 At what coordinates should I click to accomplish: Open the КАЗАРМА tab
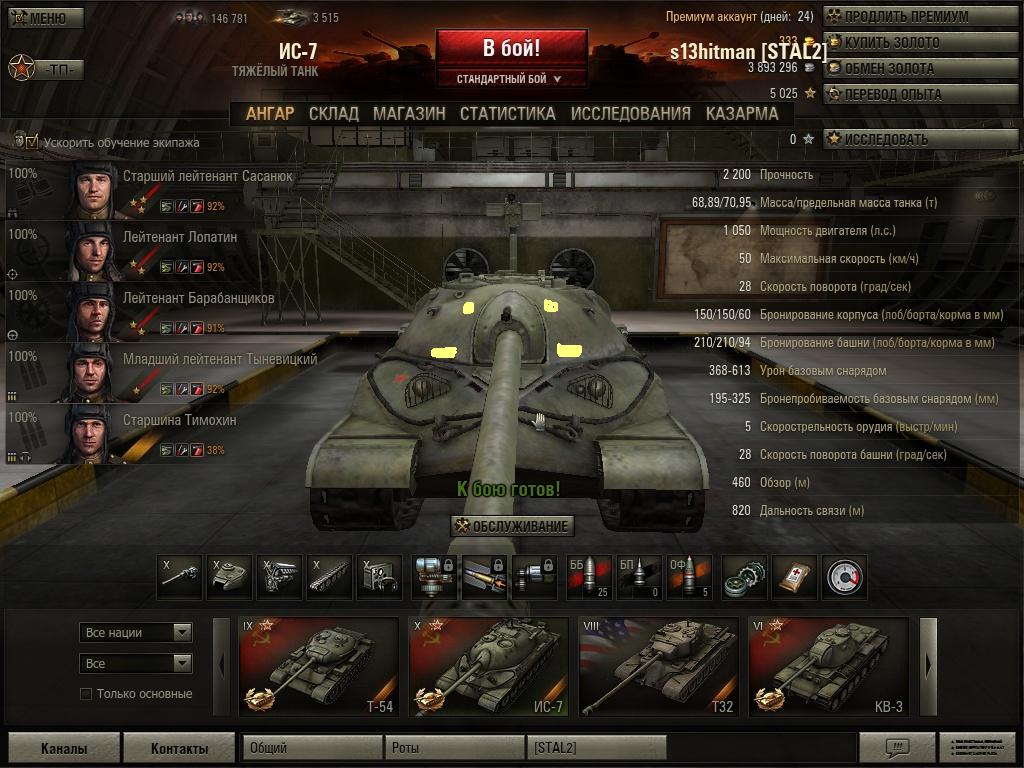click(741, 113)
